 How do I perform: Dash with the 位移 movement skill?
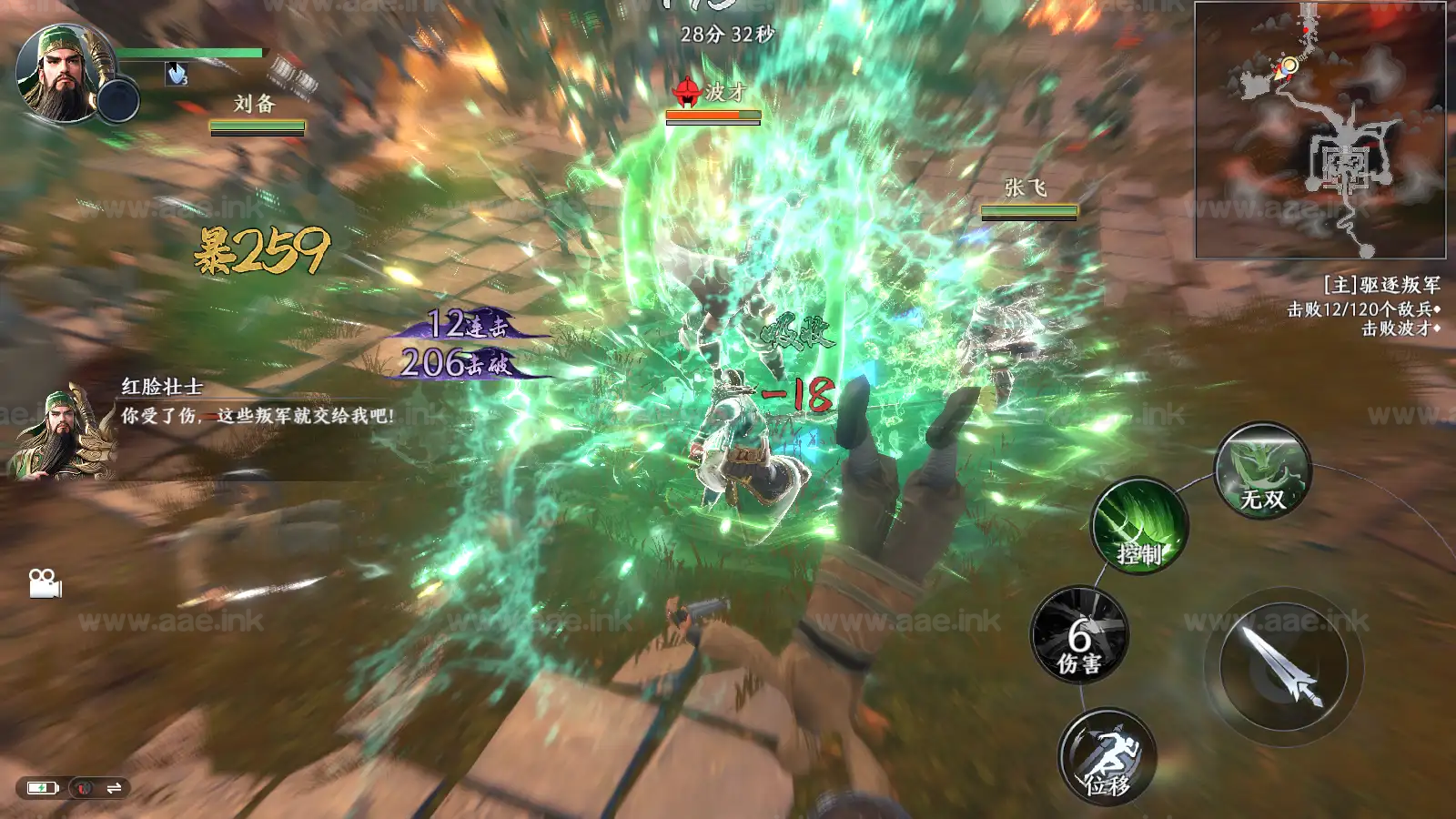(1107, 756)
